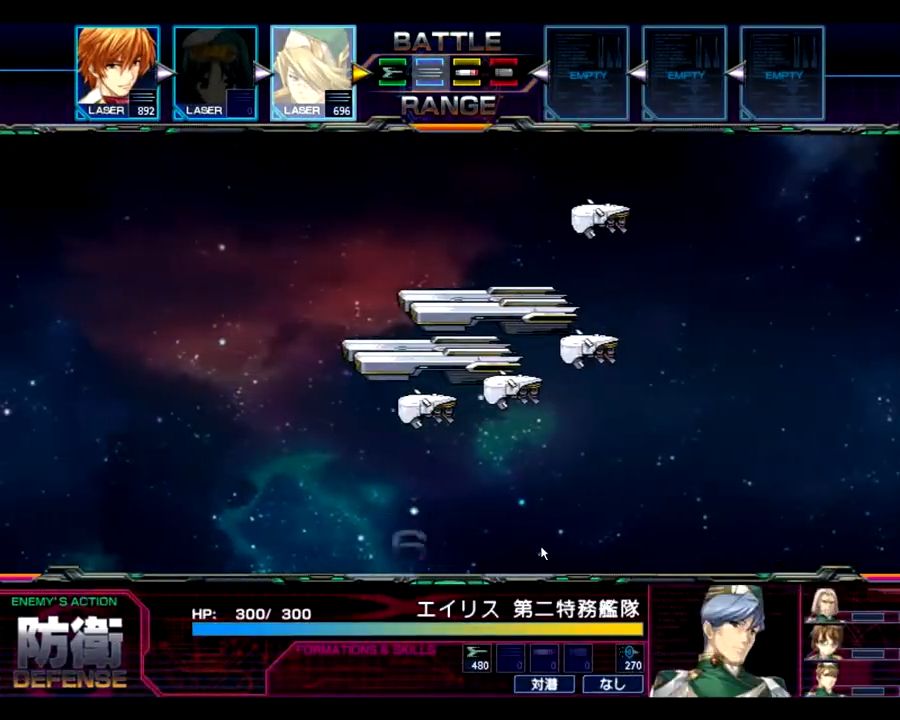Select the weapon slot showing 480
This screenshot has height=720, width=900.
(x=478, y=658)
